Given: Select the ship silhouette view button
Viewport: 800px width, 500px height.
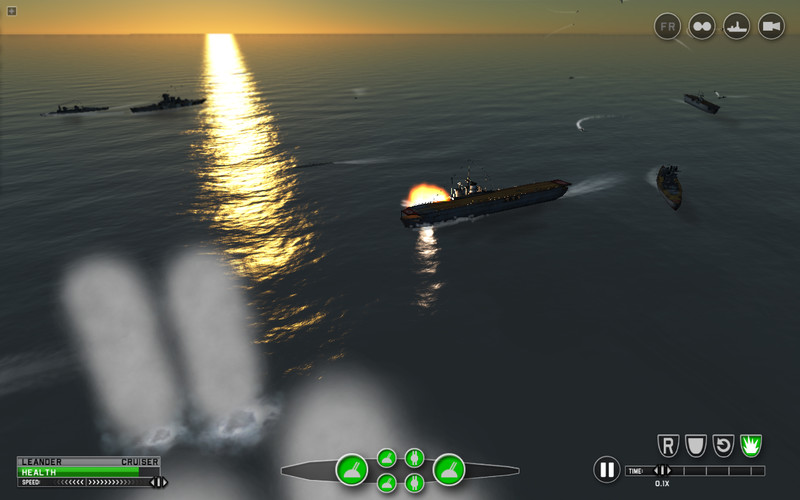Looking at the screenshot, I should [737, 26].
